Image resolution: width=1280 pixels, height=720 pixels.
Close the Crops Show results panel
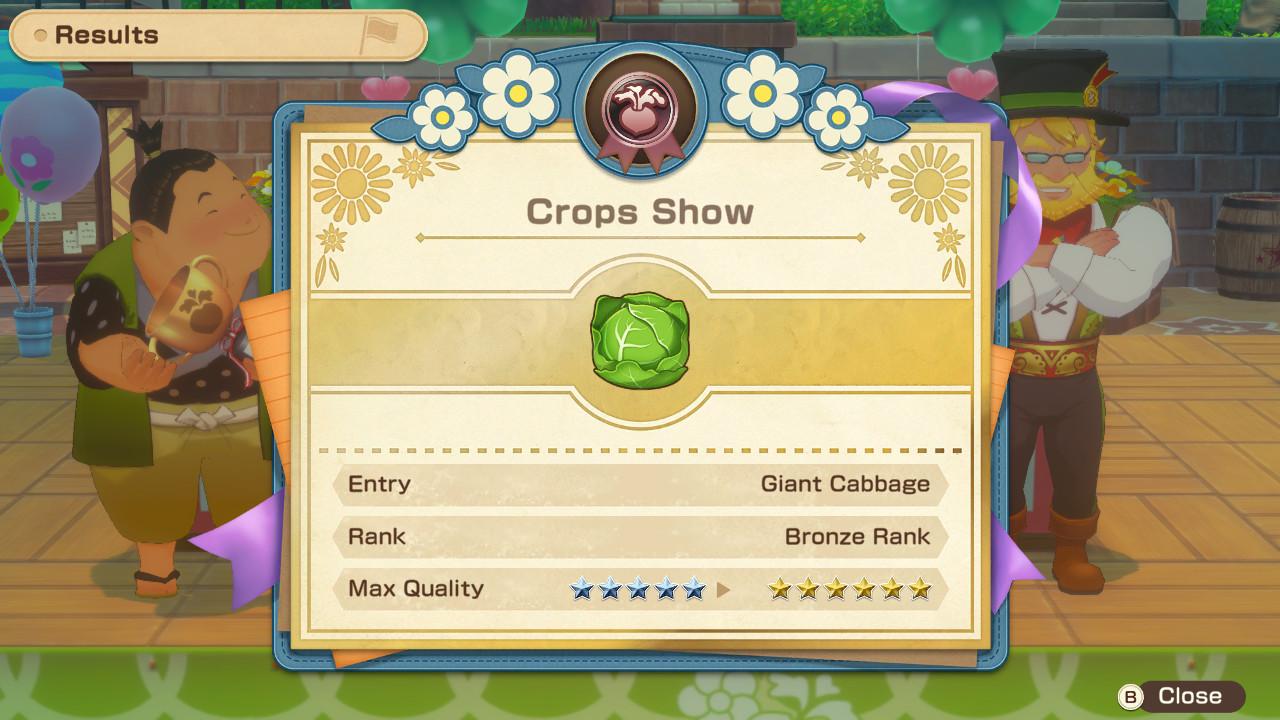(x=1180, y=696)
